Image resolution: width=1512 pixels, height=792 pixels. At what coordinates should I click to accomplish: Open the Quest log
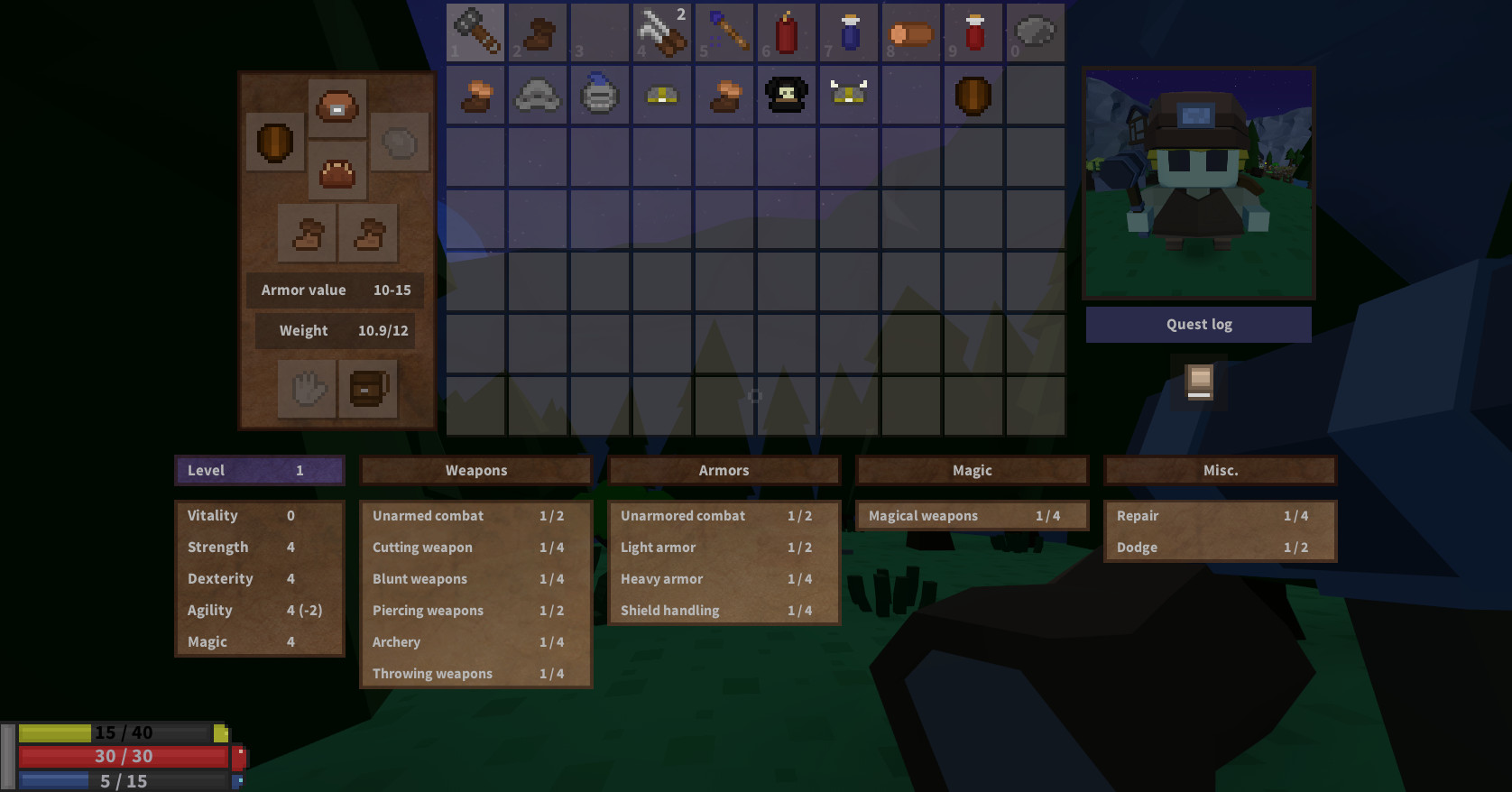click(1198, 324)
